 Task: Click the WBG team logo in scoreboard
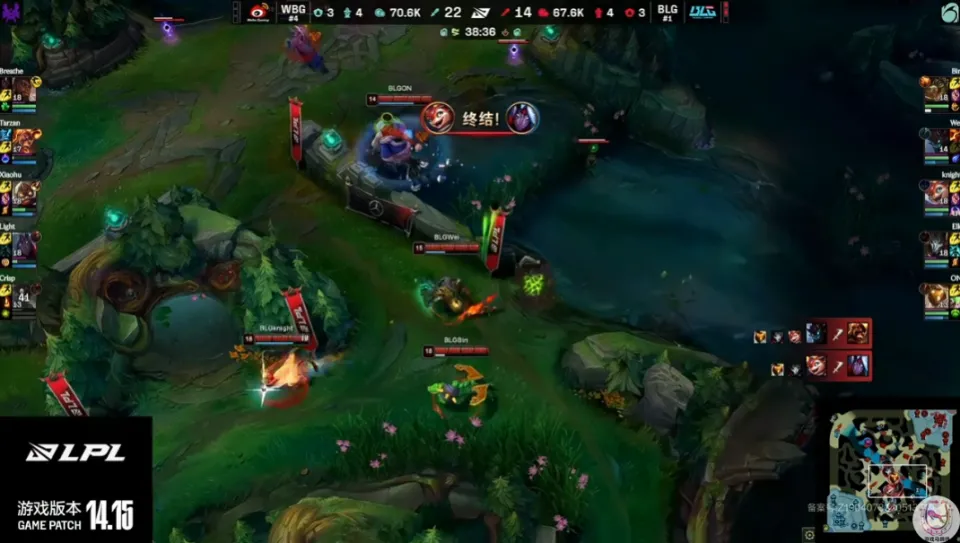pyautogui.click(x=262, y=12)
